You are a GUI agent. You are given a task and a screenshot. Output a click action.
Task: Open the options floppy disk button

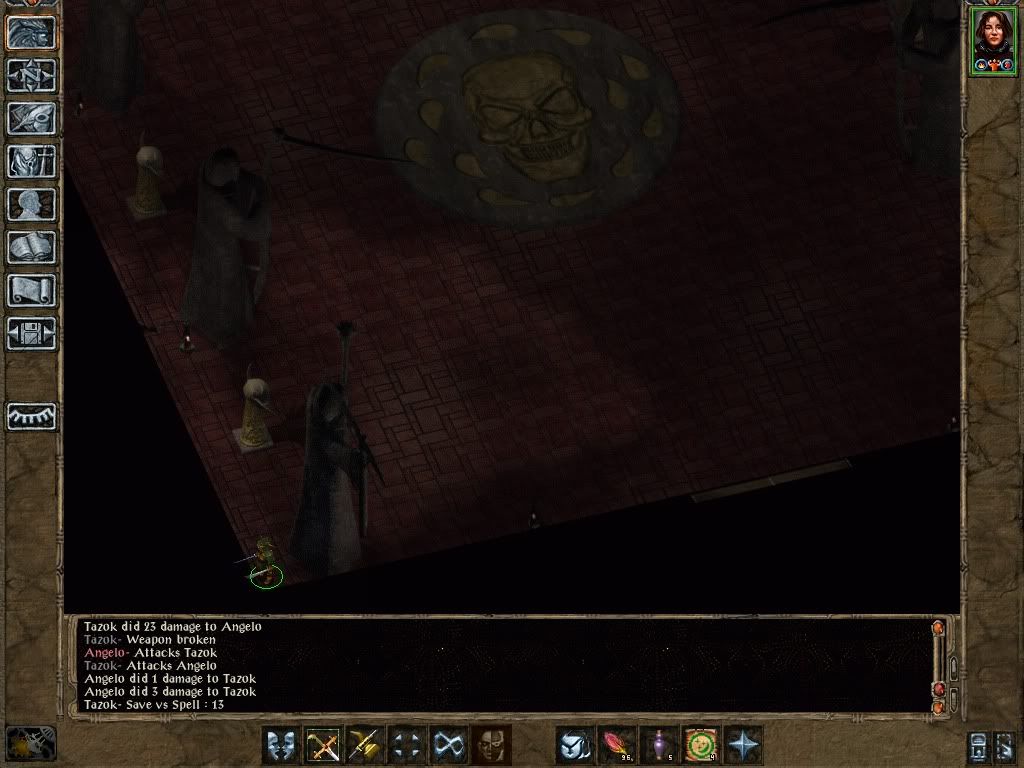point(32,333)
